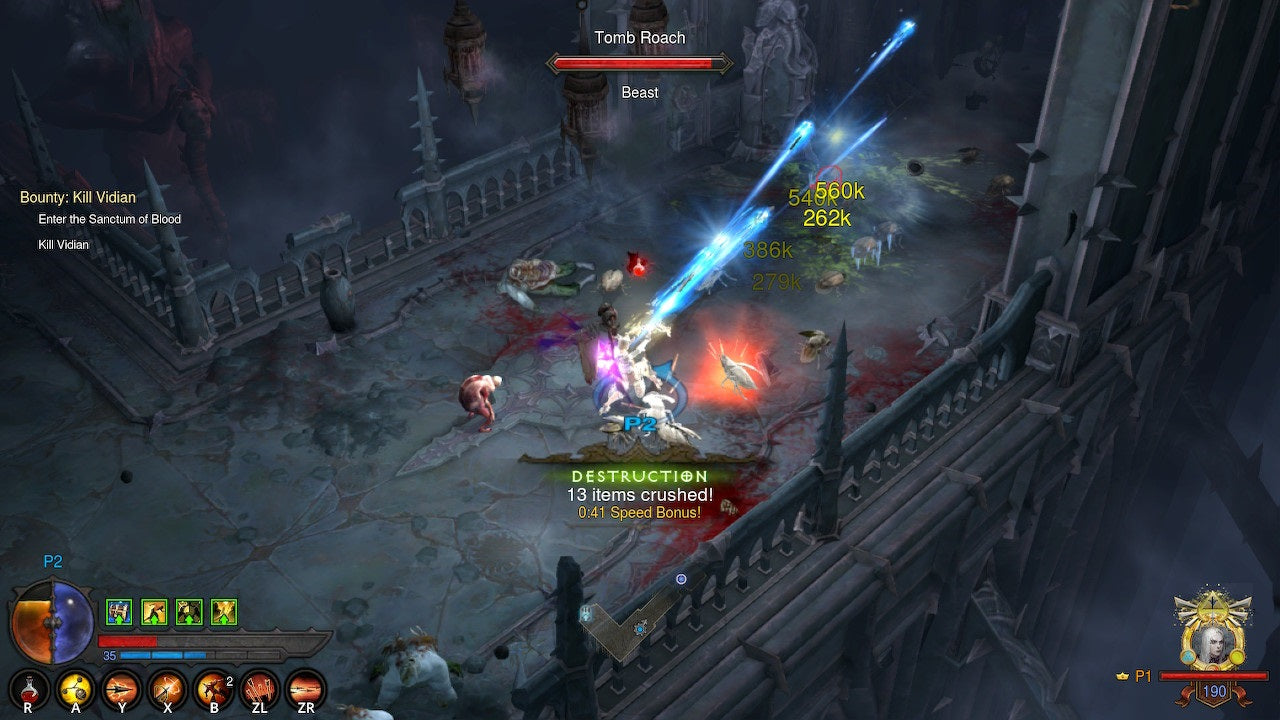
Task: Toggle the second green buff icon
Action: click(x=155, y=611)
